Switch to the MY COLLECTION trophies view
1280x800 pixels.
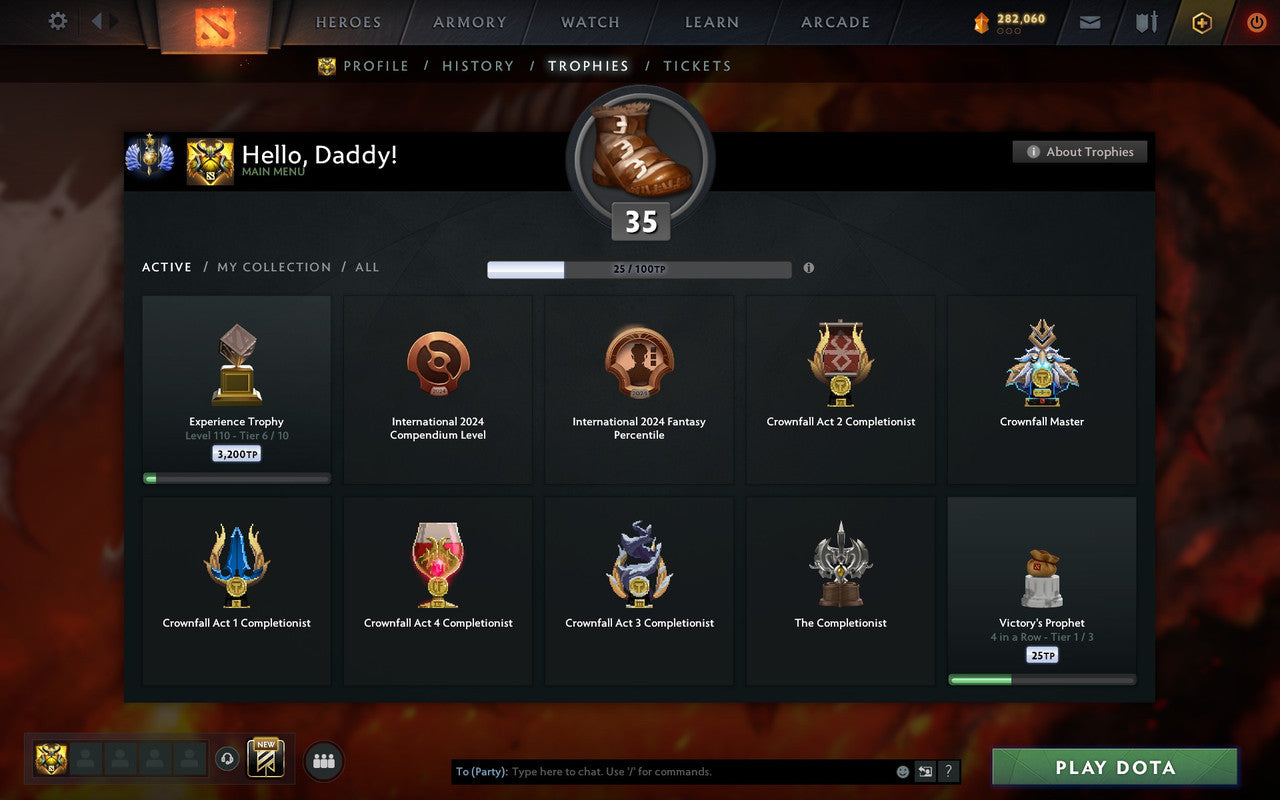tap(274, 267)
